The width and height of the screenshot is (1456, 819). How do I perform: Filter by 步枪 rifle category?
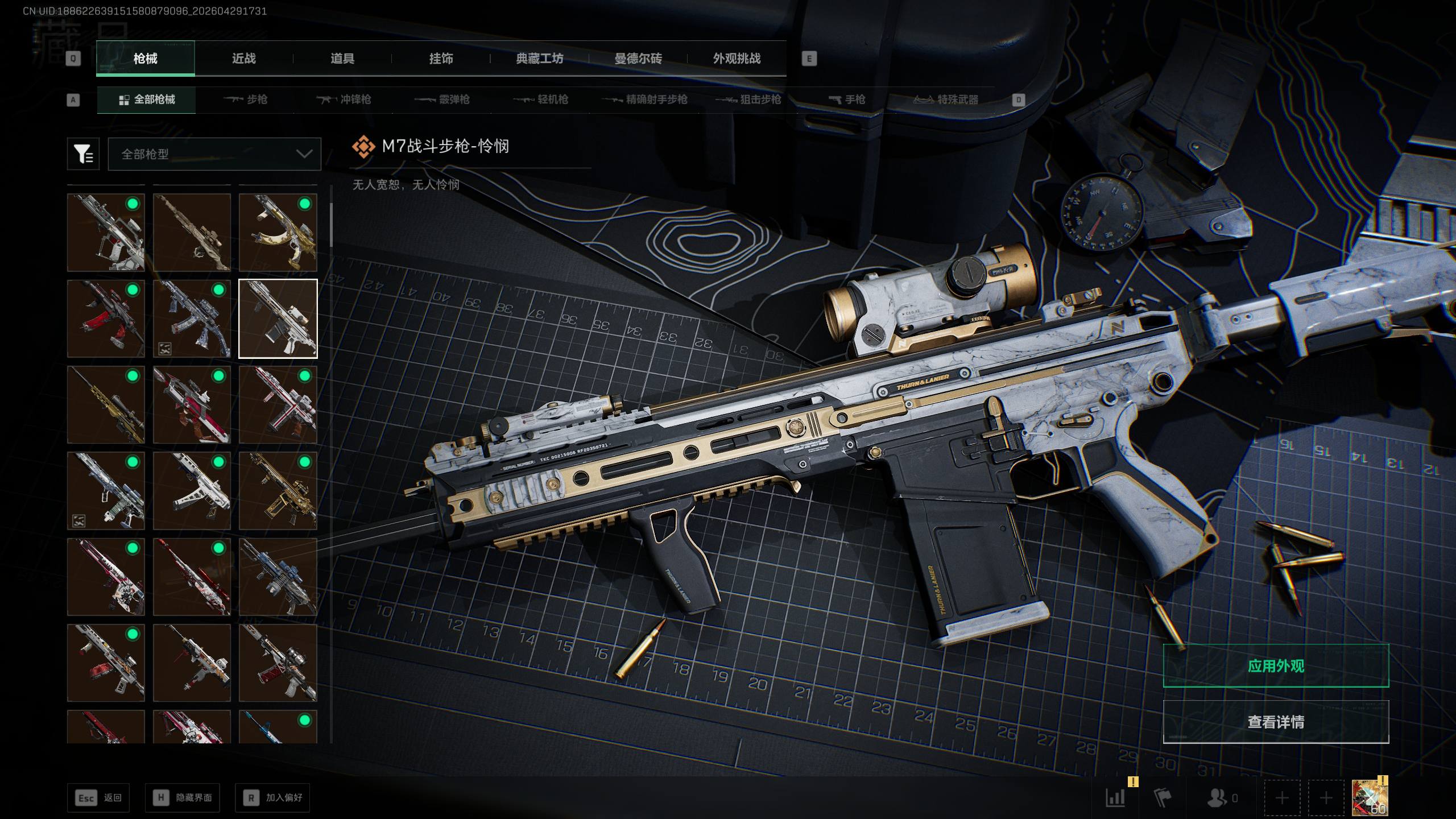[246, 100]
